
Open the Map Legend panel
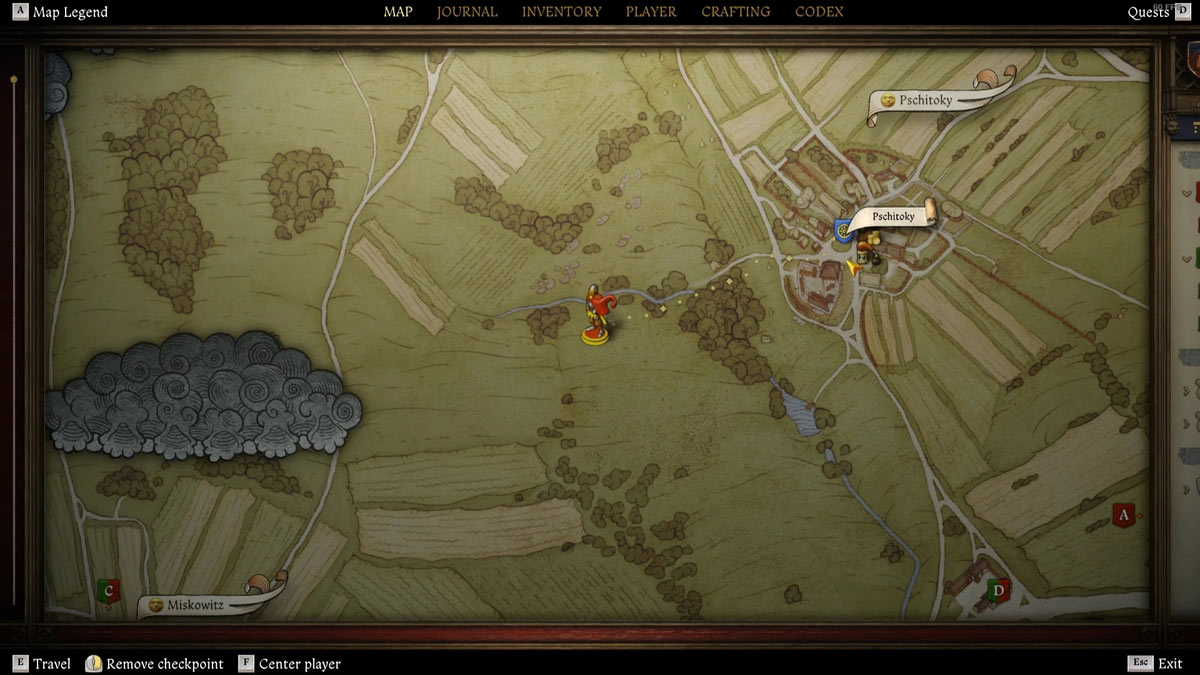[x=61, y=12]
